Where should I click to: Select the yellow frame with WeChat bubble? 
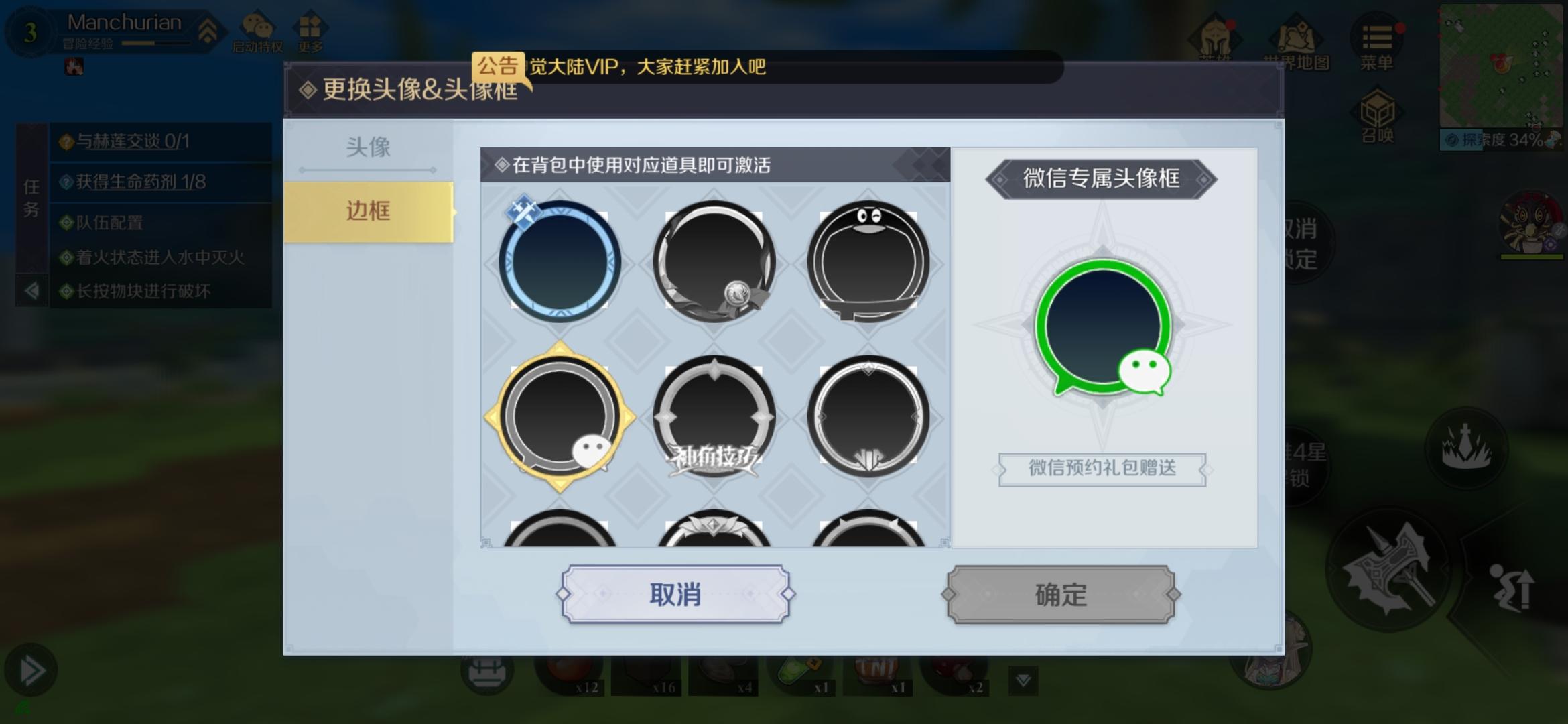point(562,417)
